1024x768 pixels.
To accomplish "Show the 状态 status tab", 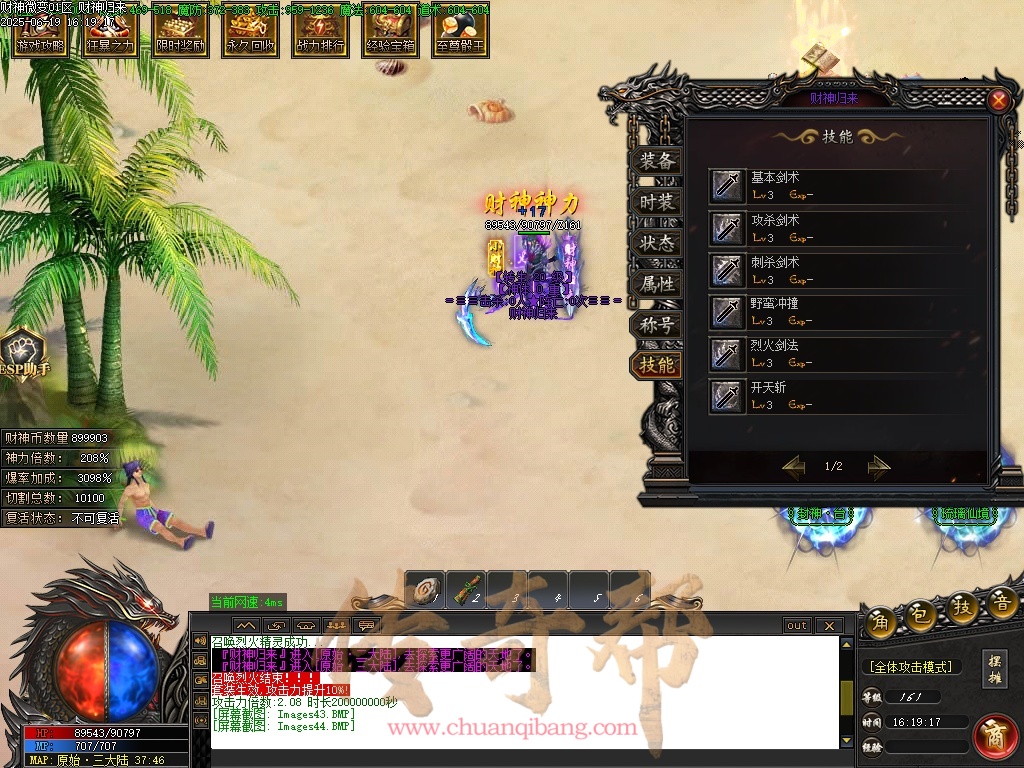I will 656,243.
